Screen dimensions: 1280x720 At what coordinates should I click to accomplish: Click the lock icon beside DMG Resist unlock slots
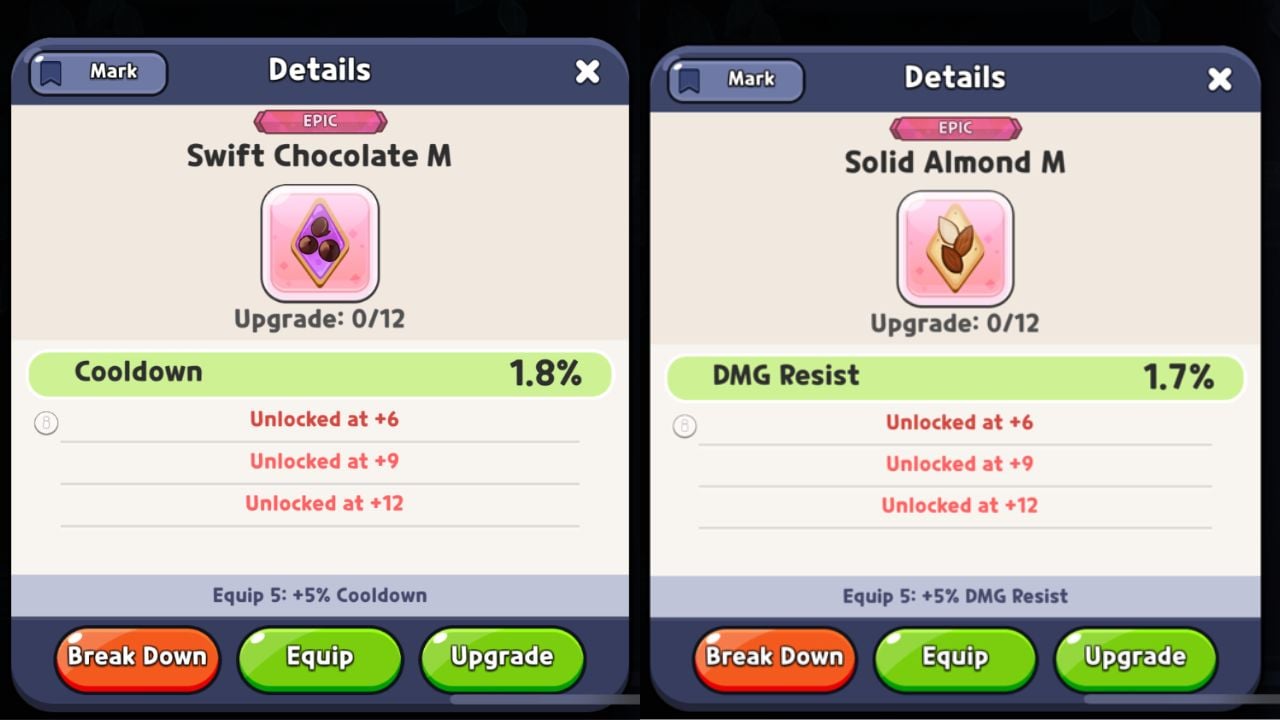(684, 426)
